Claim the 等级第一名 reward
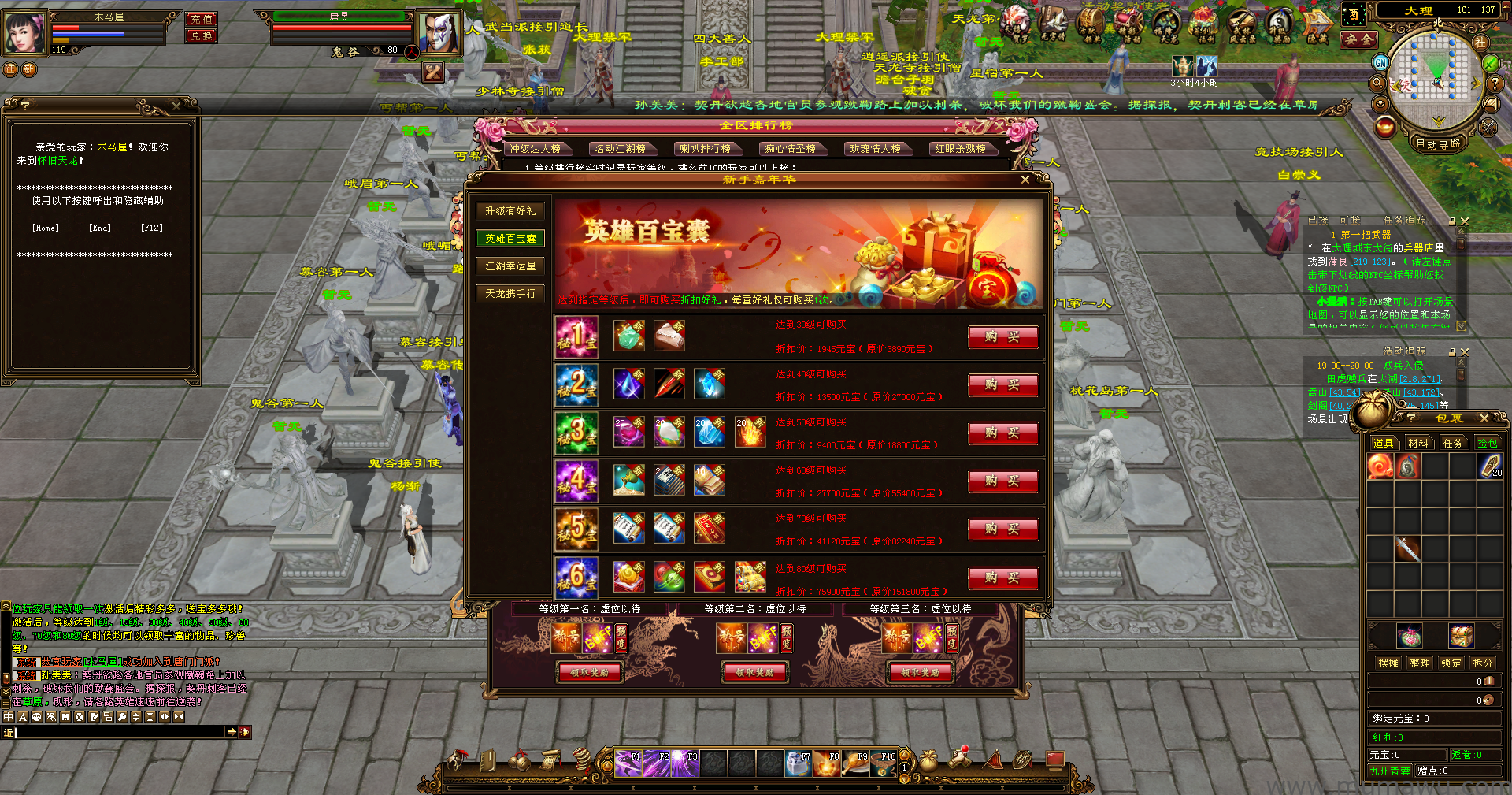Screen dimensions: 1512x795 [590, 673]
